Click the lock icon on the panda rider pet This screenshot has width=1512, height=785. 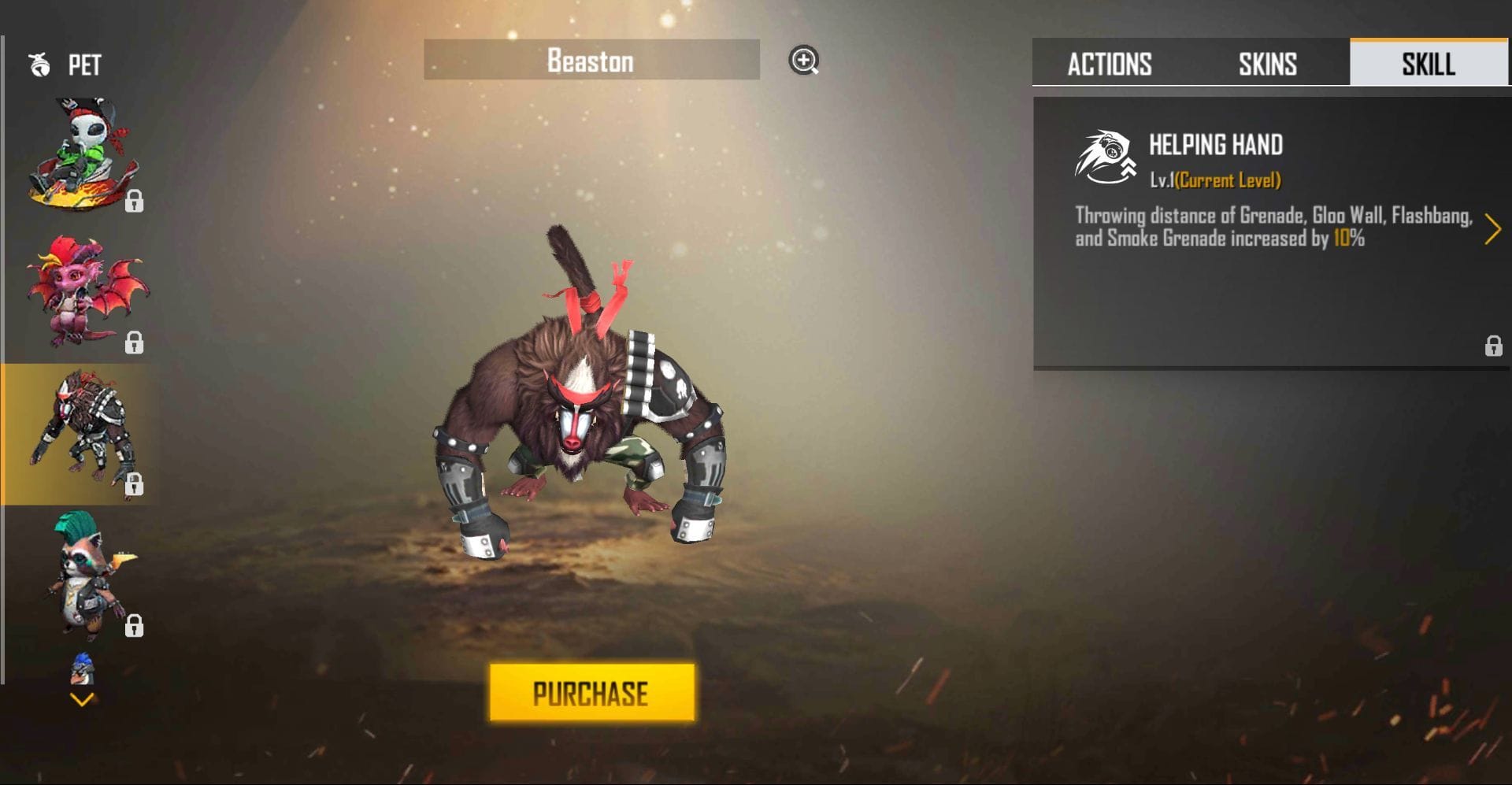pyautogui.click(x=135, y=202)
